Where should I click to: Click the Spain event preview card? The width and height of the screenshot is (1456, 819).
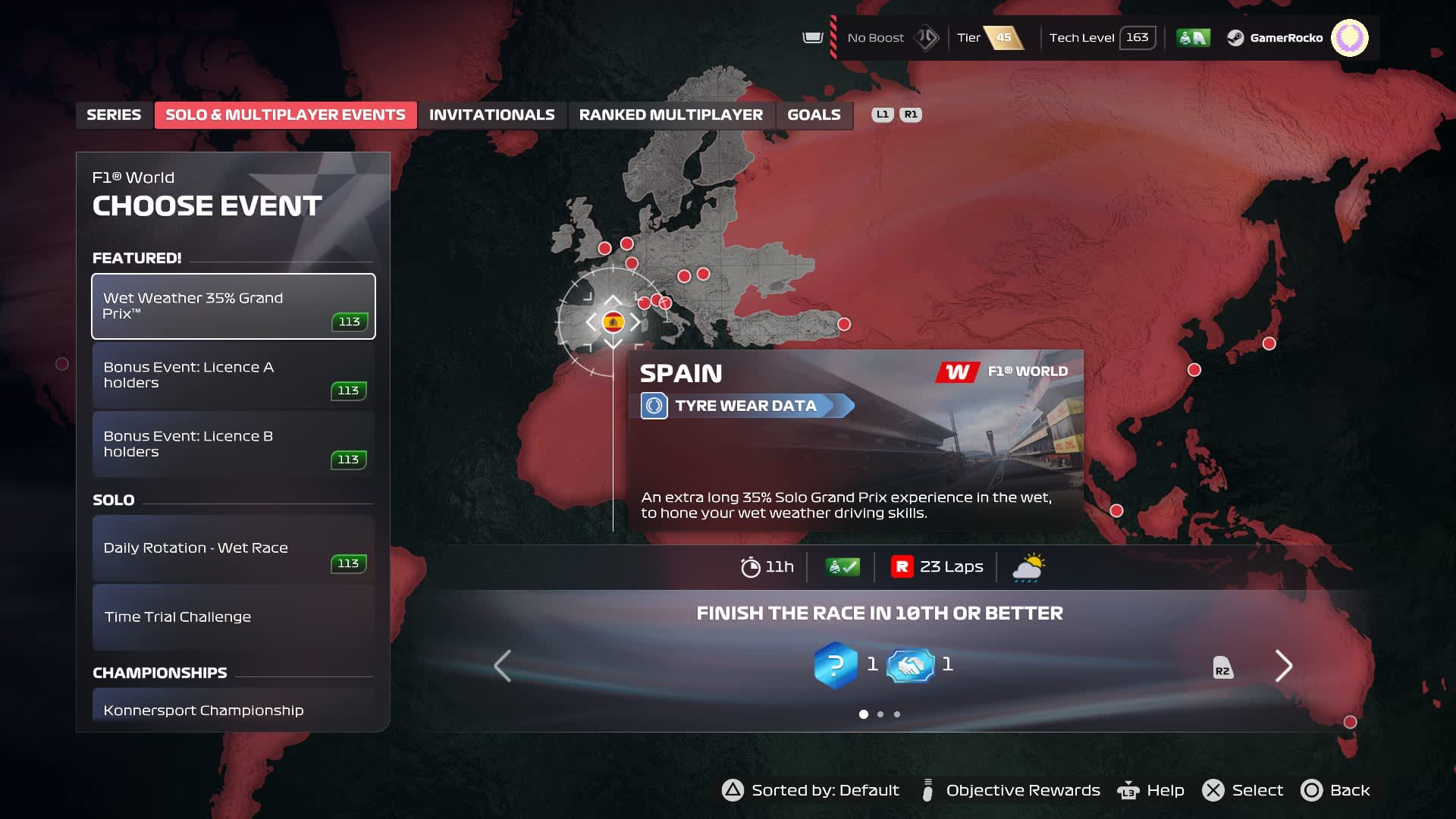pos(855,440)
